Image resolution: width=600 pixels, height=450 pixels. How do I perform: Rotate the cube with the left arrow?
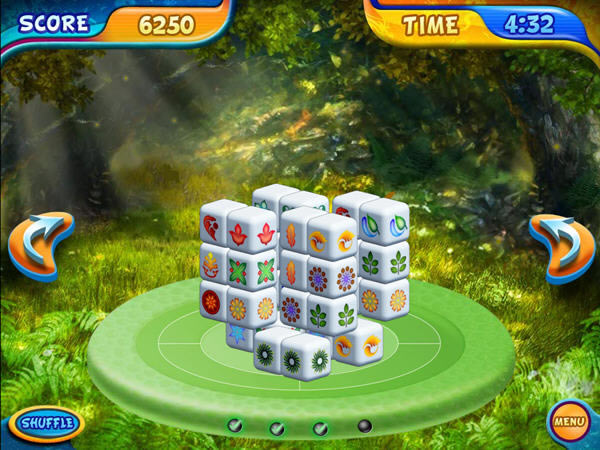pos(42,246)
